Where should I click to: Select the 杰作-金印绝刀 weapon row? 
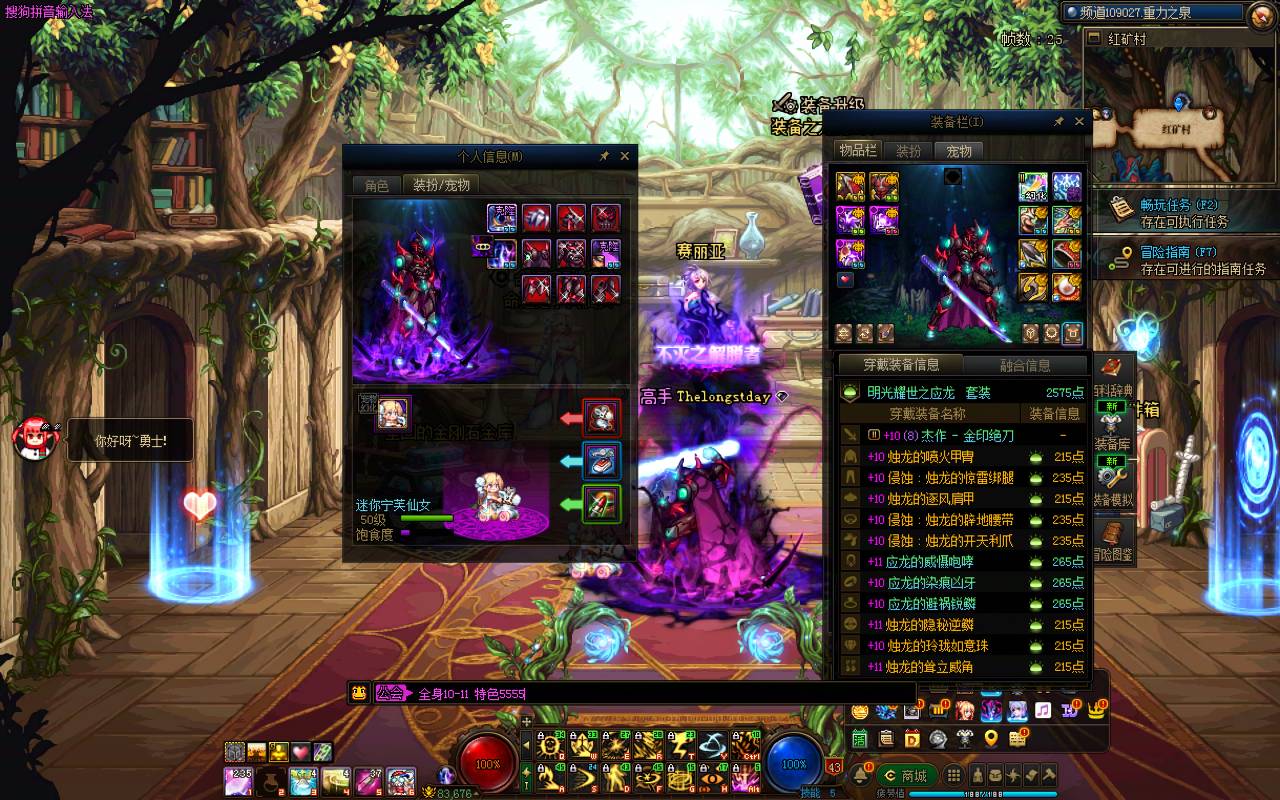point(960,436)
